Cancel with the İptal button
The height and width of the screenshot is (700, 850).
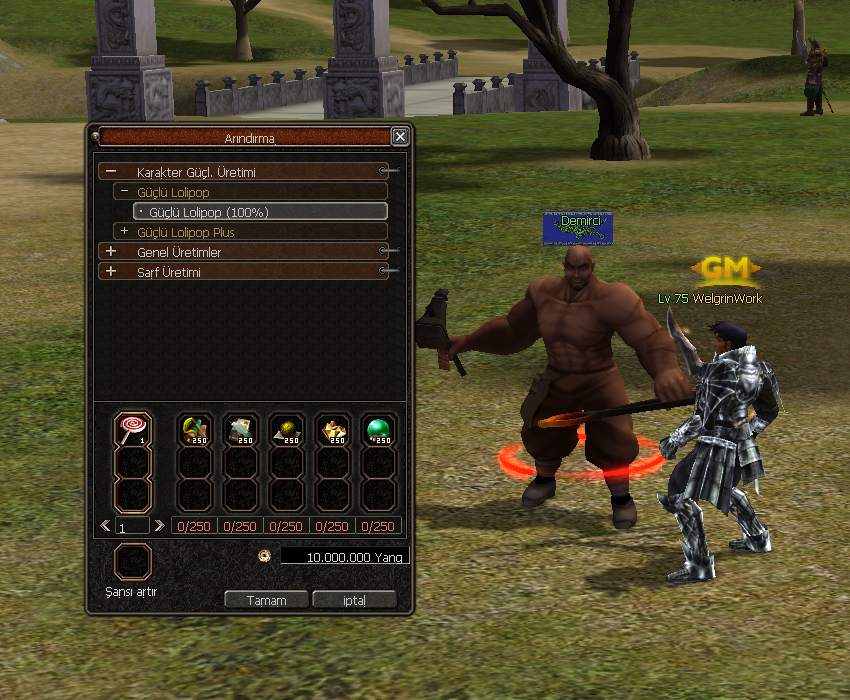point(354,600)
